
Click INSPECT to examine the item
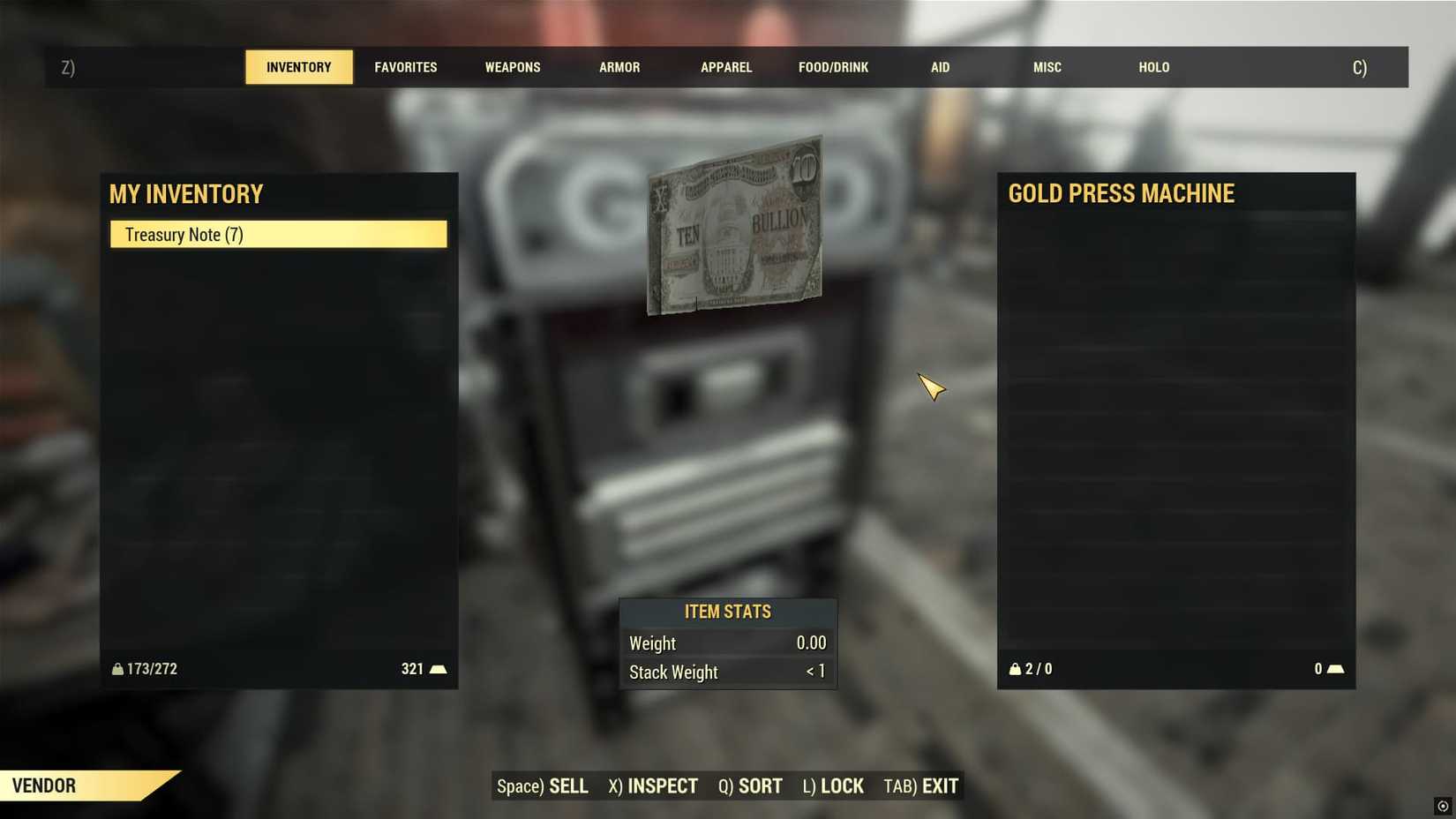tap(653, 785)
